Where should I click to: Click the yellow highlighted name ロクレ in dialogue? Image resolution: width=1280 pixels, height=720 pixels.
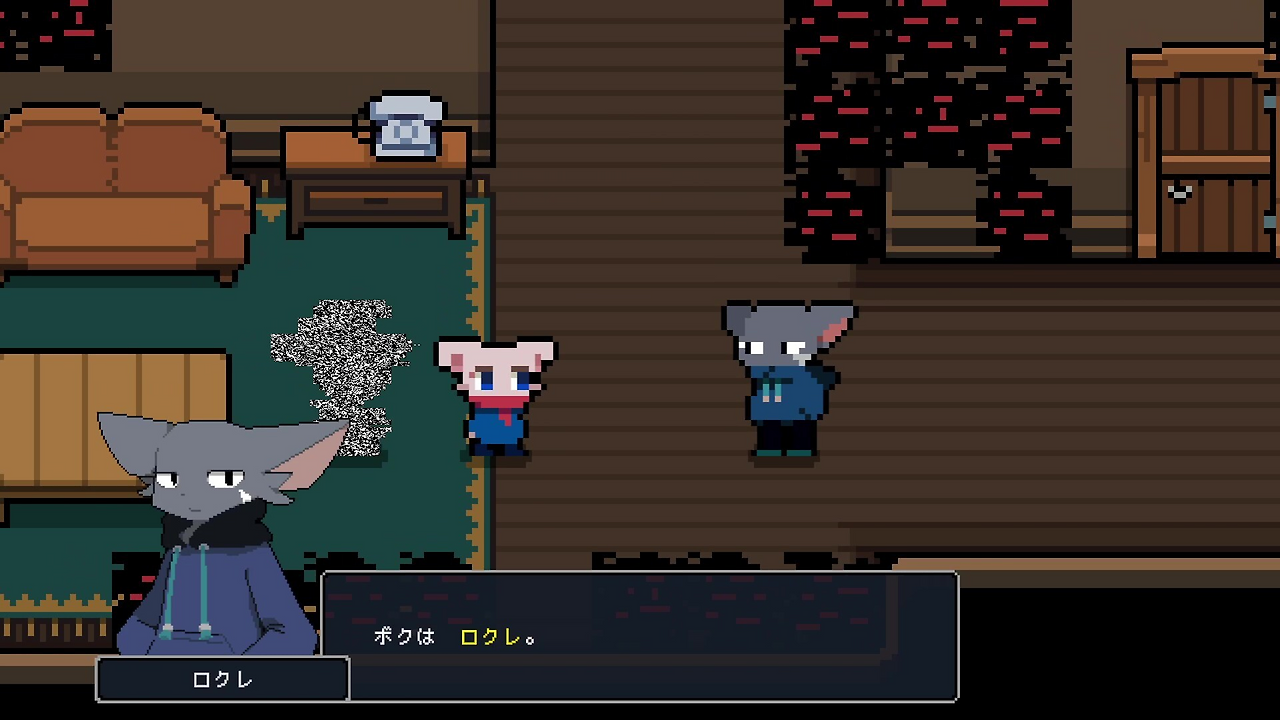(x=490, y=637)
